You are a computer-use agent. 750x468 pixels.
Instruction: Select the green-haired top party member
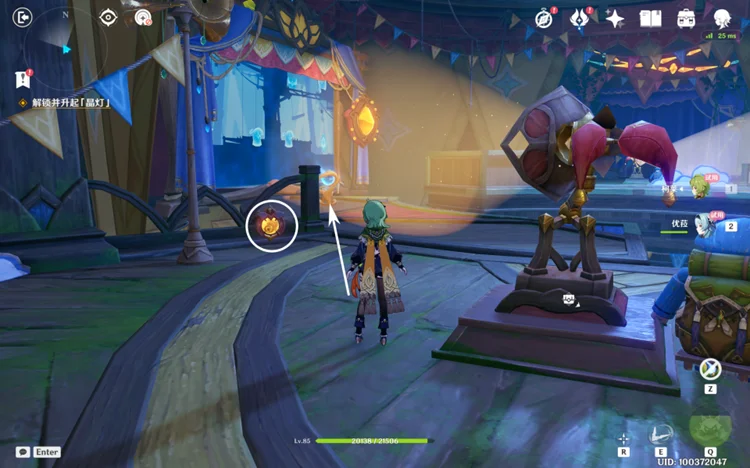(699, 187)
